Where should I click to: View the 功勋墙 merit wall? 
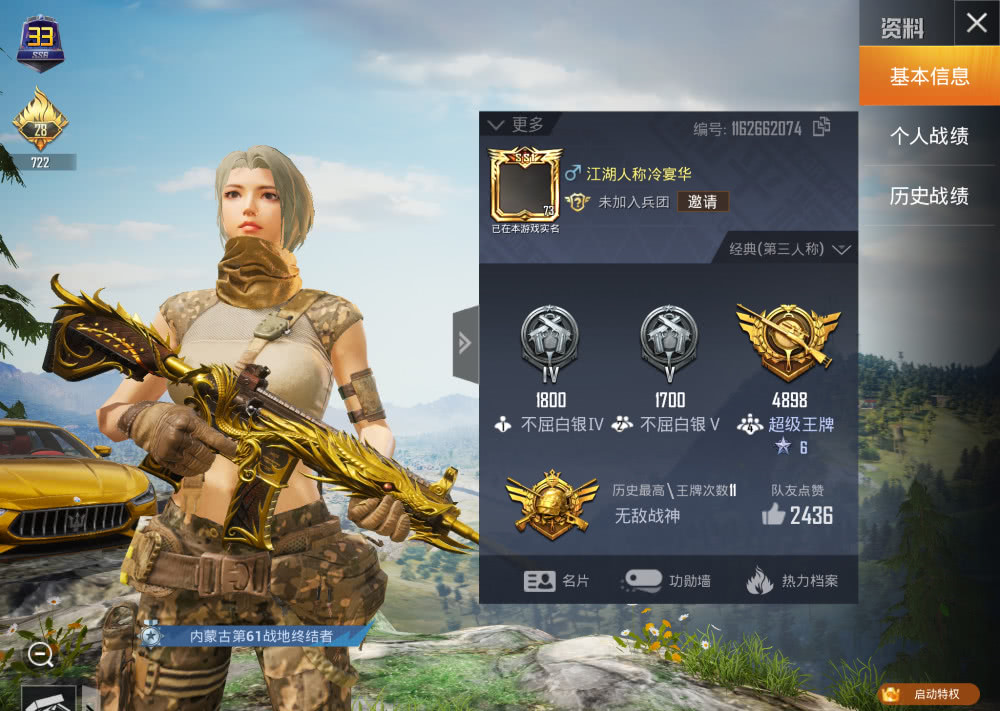tap(667, 581)
